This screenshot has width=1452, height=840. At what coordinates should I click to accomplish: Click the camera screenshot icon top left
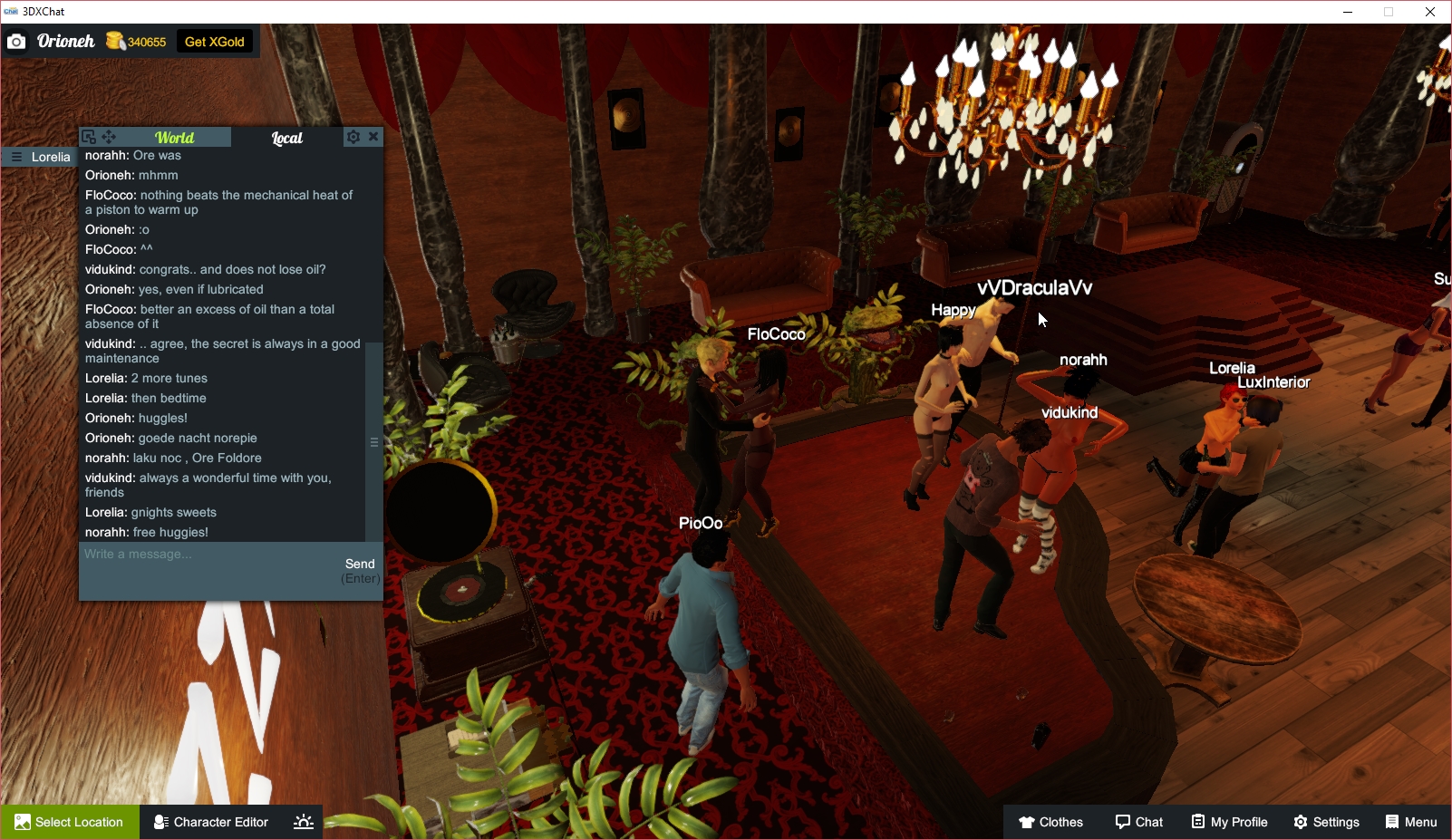(16, 42)
